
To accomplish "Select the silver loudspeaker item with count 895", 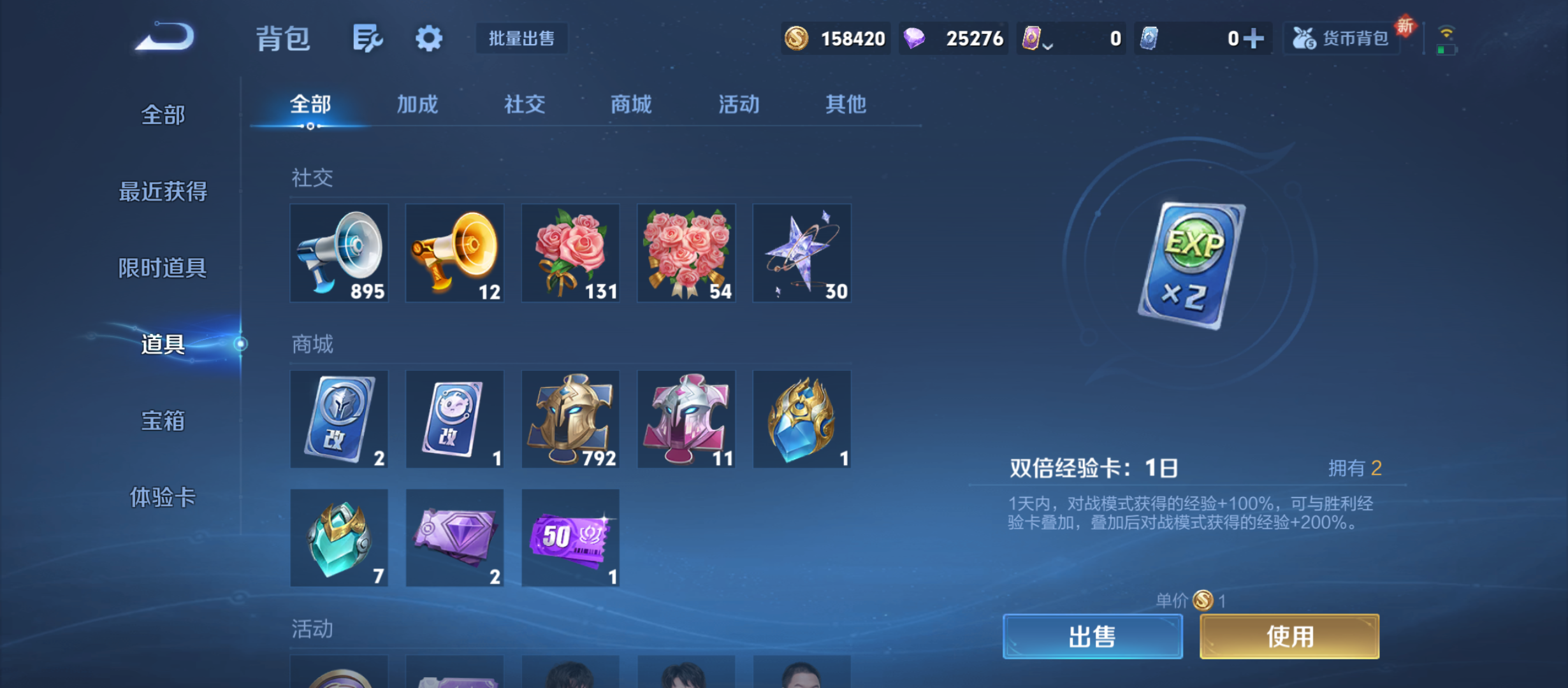I will point(340,252).
